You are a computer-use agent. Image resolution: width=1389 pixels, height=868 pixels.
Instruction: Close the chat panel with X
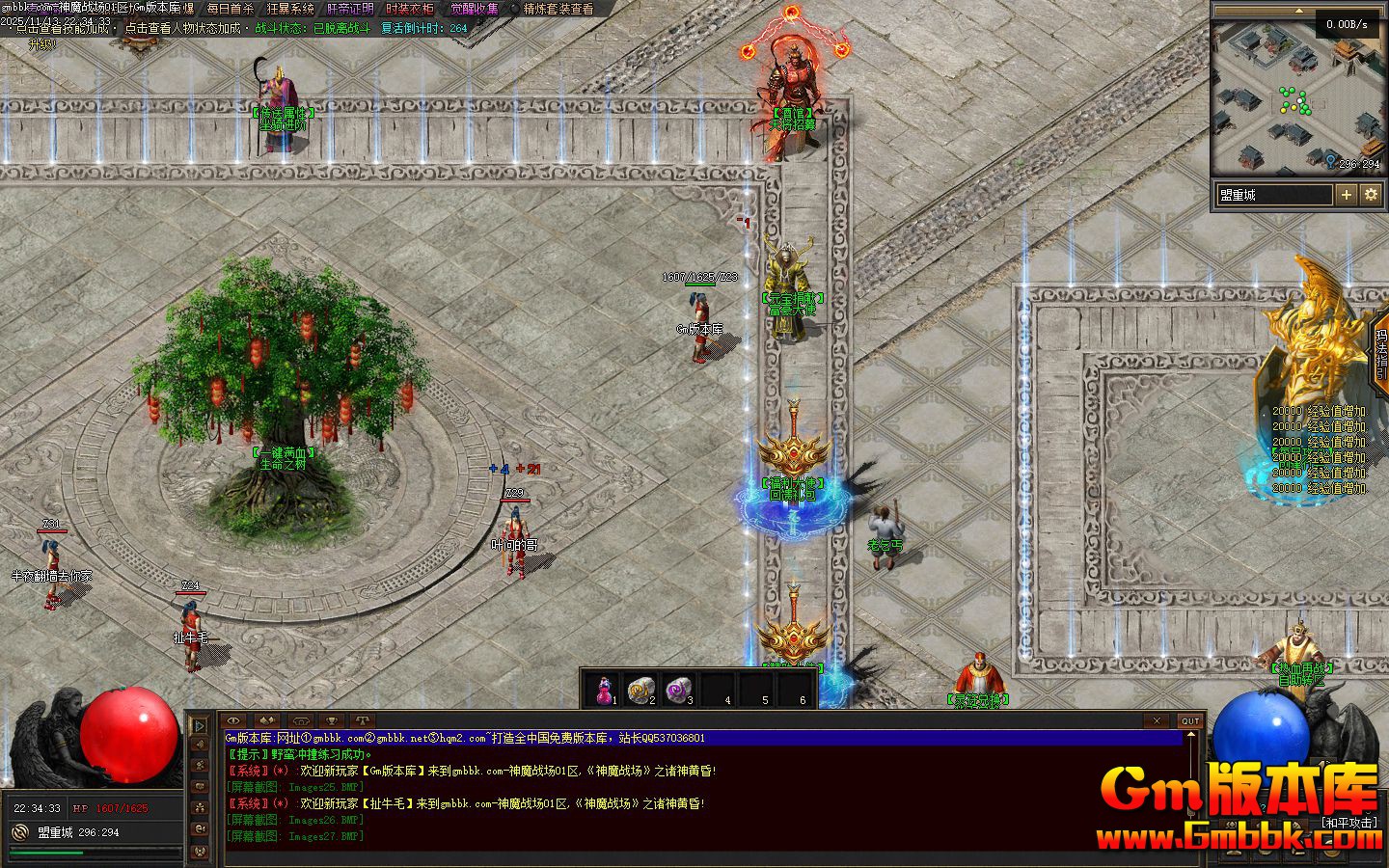(x=1157, y=720)
